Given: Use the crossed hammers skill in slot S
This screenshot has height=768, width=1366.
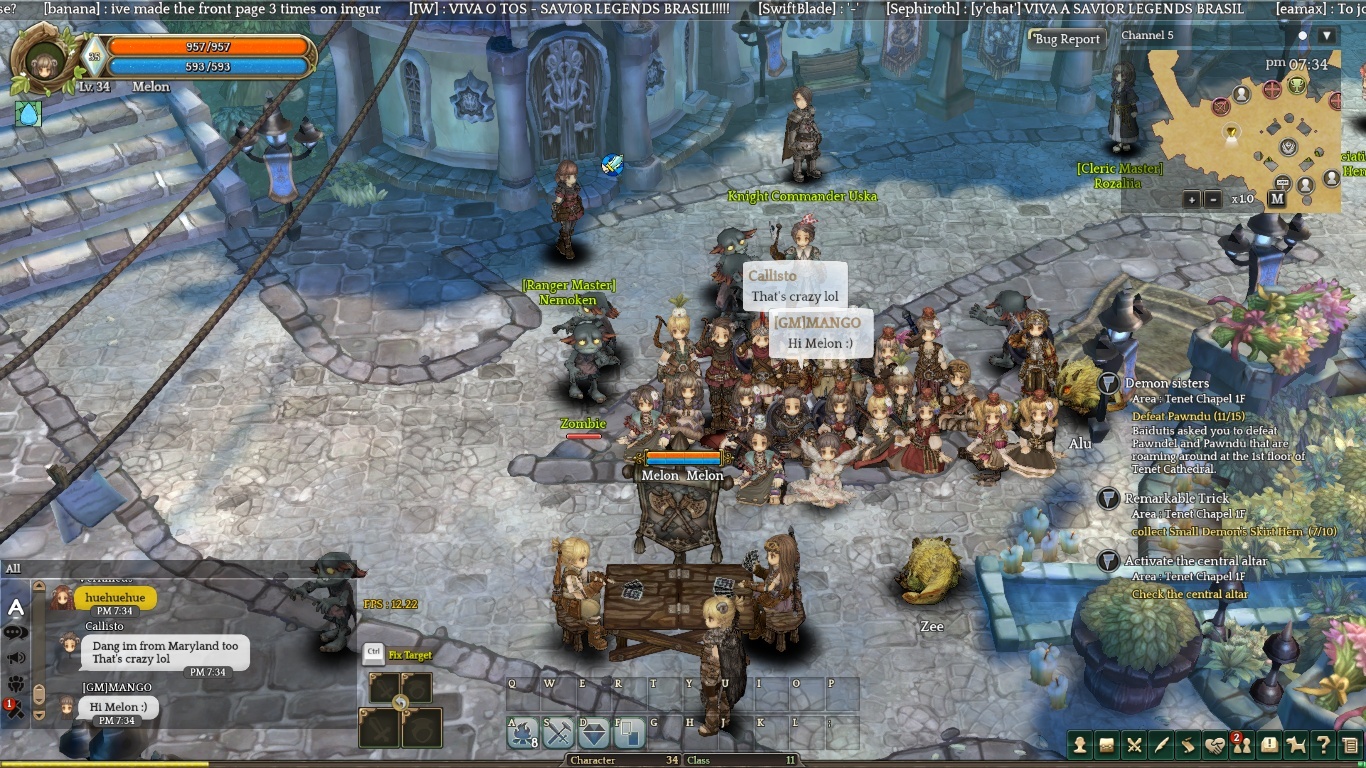Looking at the screenshot, I should [x=558, y=734].
